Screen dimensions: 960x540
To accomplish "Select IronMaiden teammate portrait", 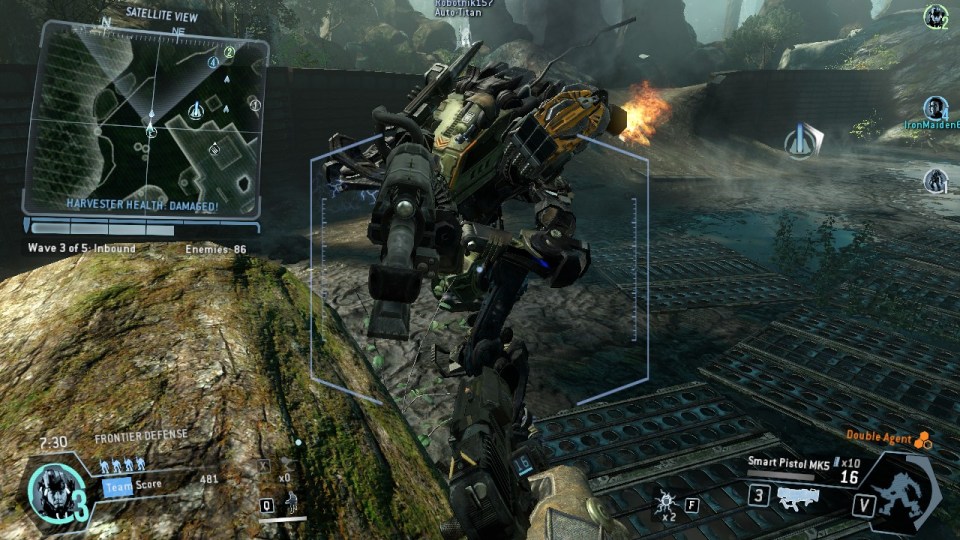I will point(936,107).
